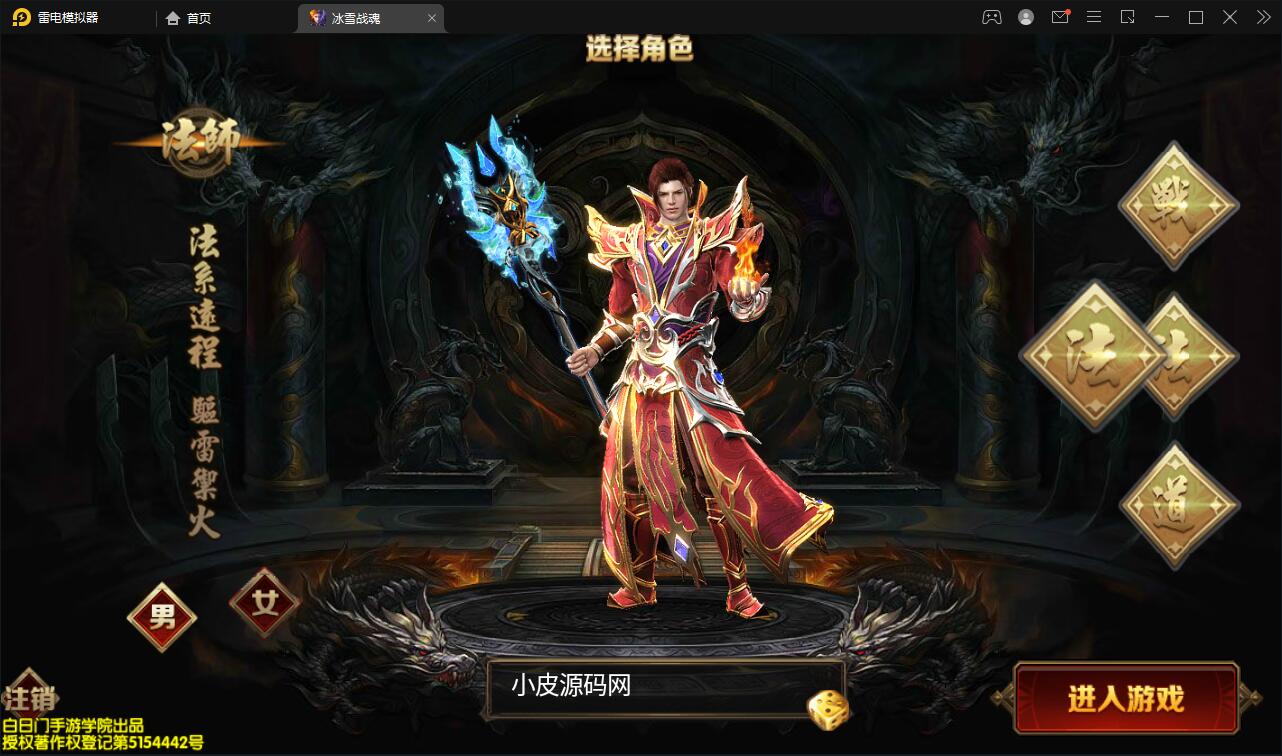Switch to the 首页 home tab
This screenshot has height=756, width=1282.
(188, 17)
